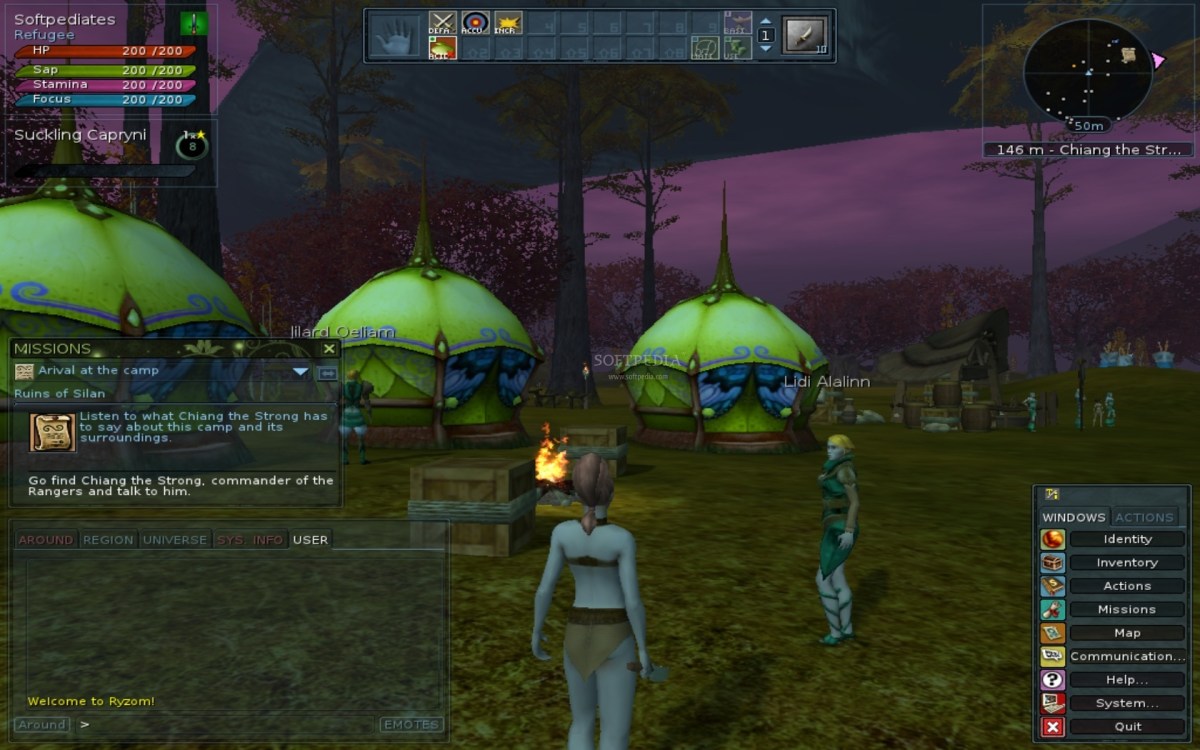Use the bullseye accurate attack action
Viewport: 1200px width, 750px height.
pyautogui.click(x=475, y=23)
